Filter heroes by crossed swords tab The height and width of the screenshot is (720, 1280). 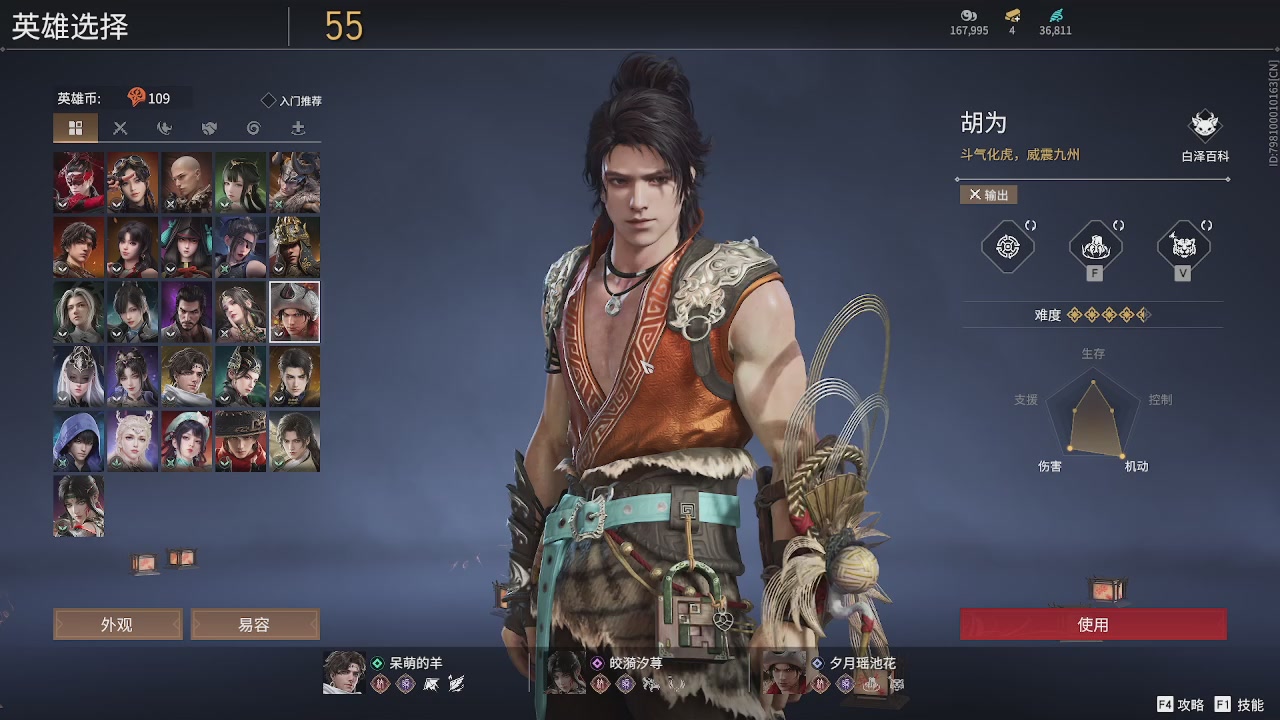click(x=120, y=128)
